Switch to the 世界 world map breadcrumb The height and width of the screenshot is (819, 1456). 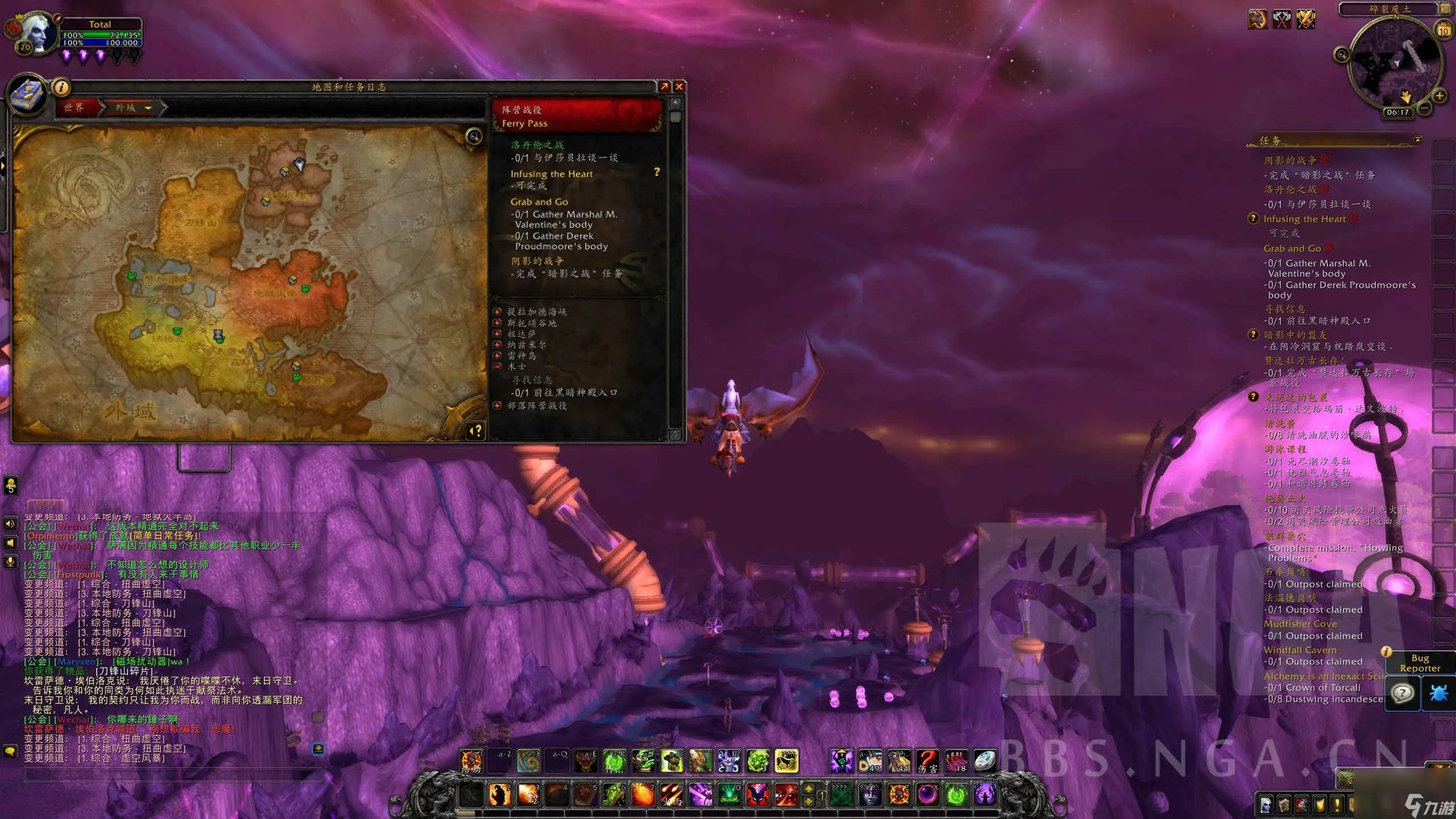click(74, 108)
